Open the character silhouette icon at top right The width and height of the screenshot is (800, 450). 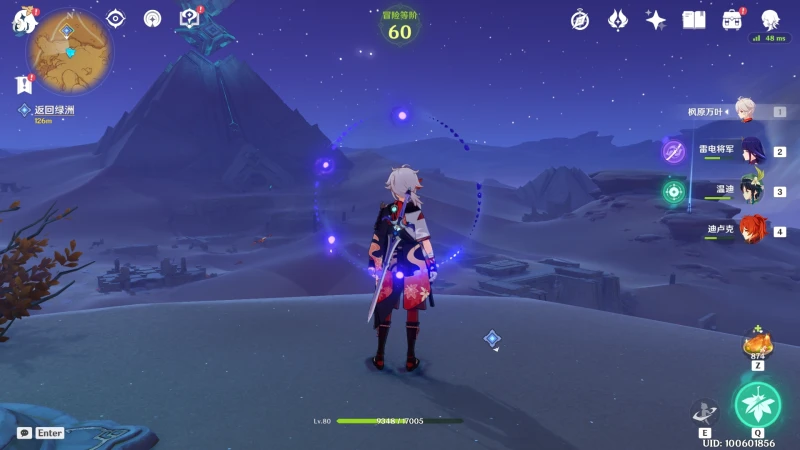tap(770, 20)
